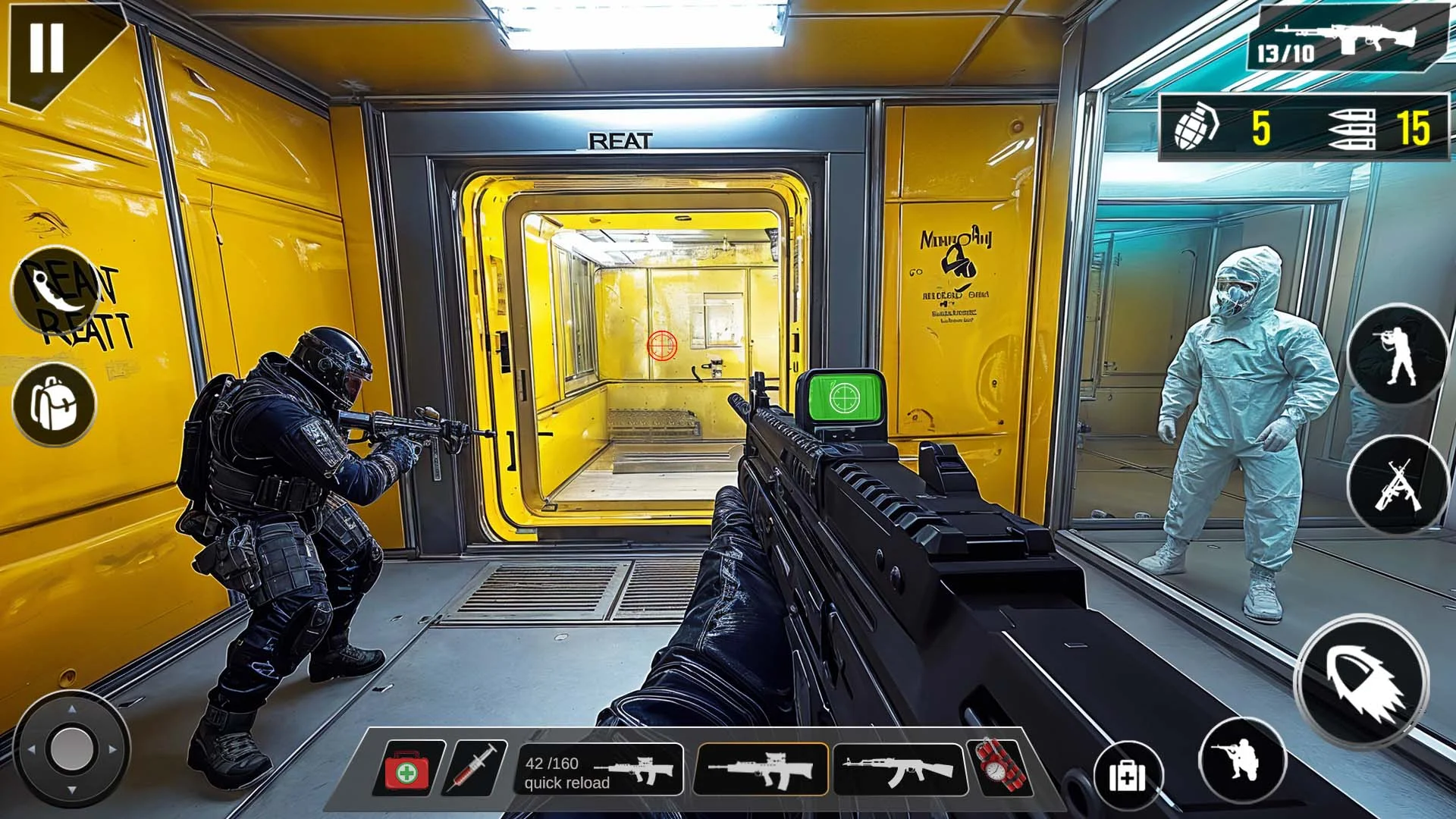
Task: Tap the crossed rifles weapon-swap button
Action: [x=1398, y=485]
